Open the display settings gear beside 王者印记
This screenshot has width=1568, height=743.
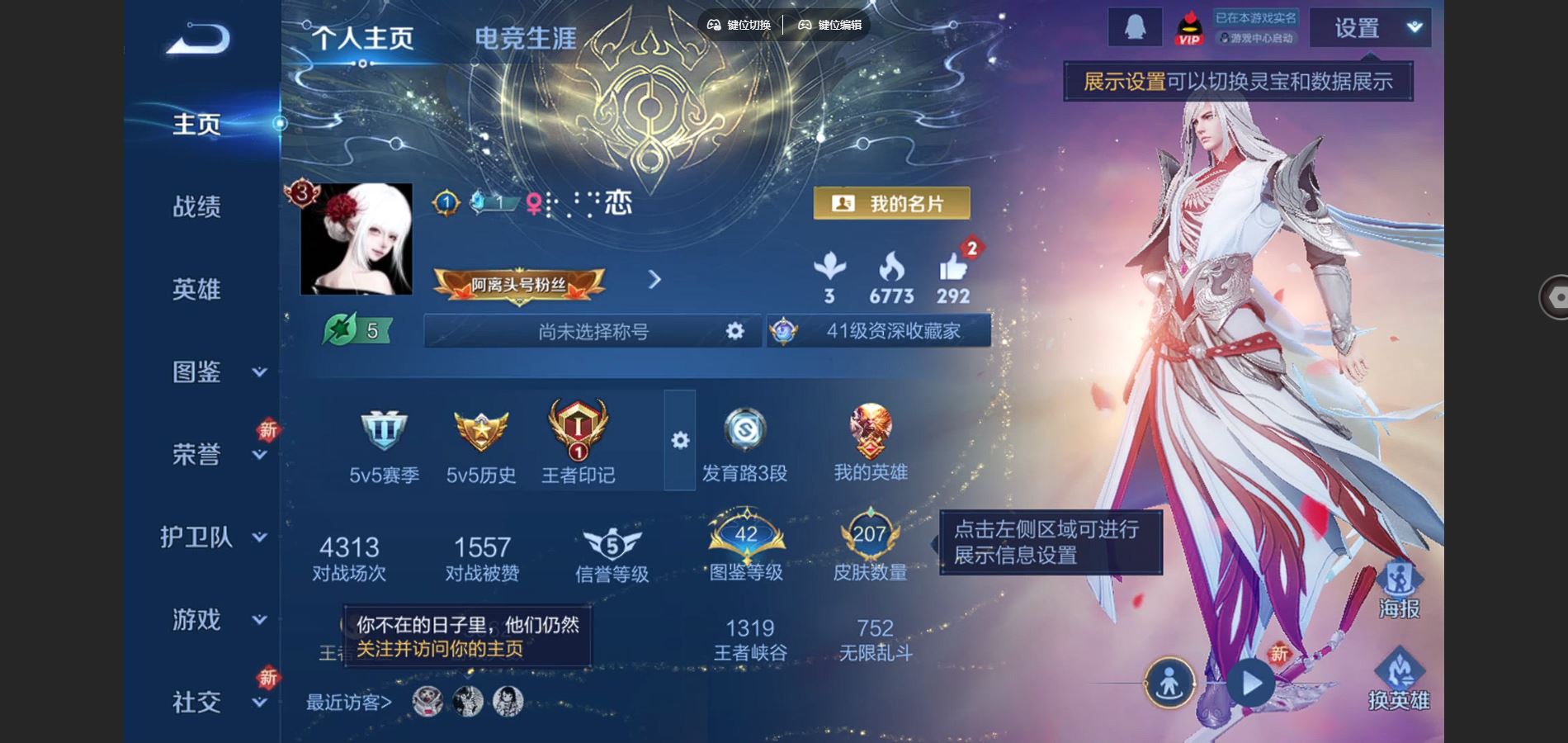(678, 442)
